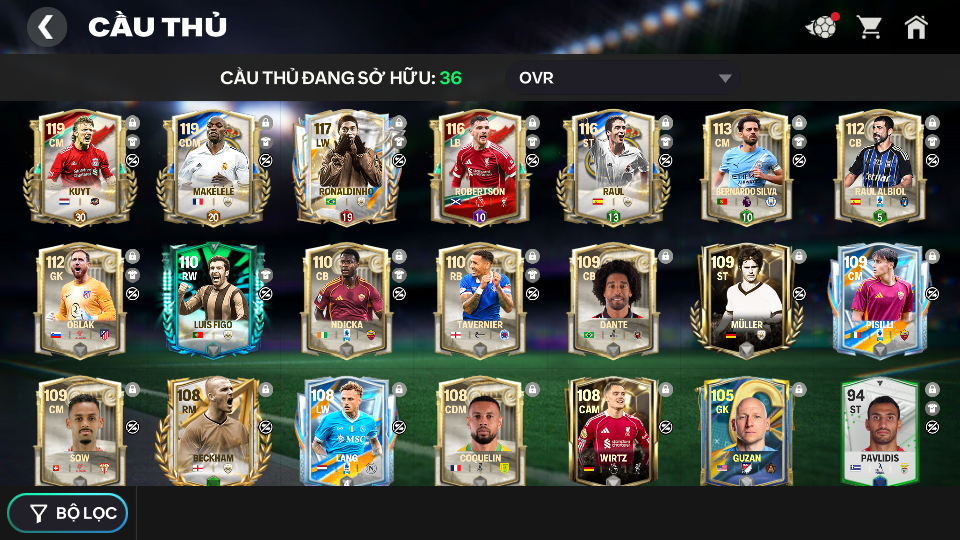Select the Beckham player card

pyautogui.click(x=213, y=432)
